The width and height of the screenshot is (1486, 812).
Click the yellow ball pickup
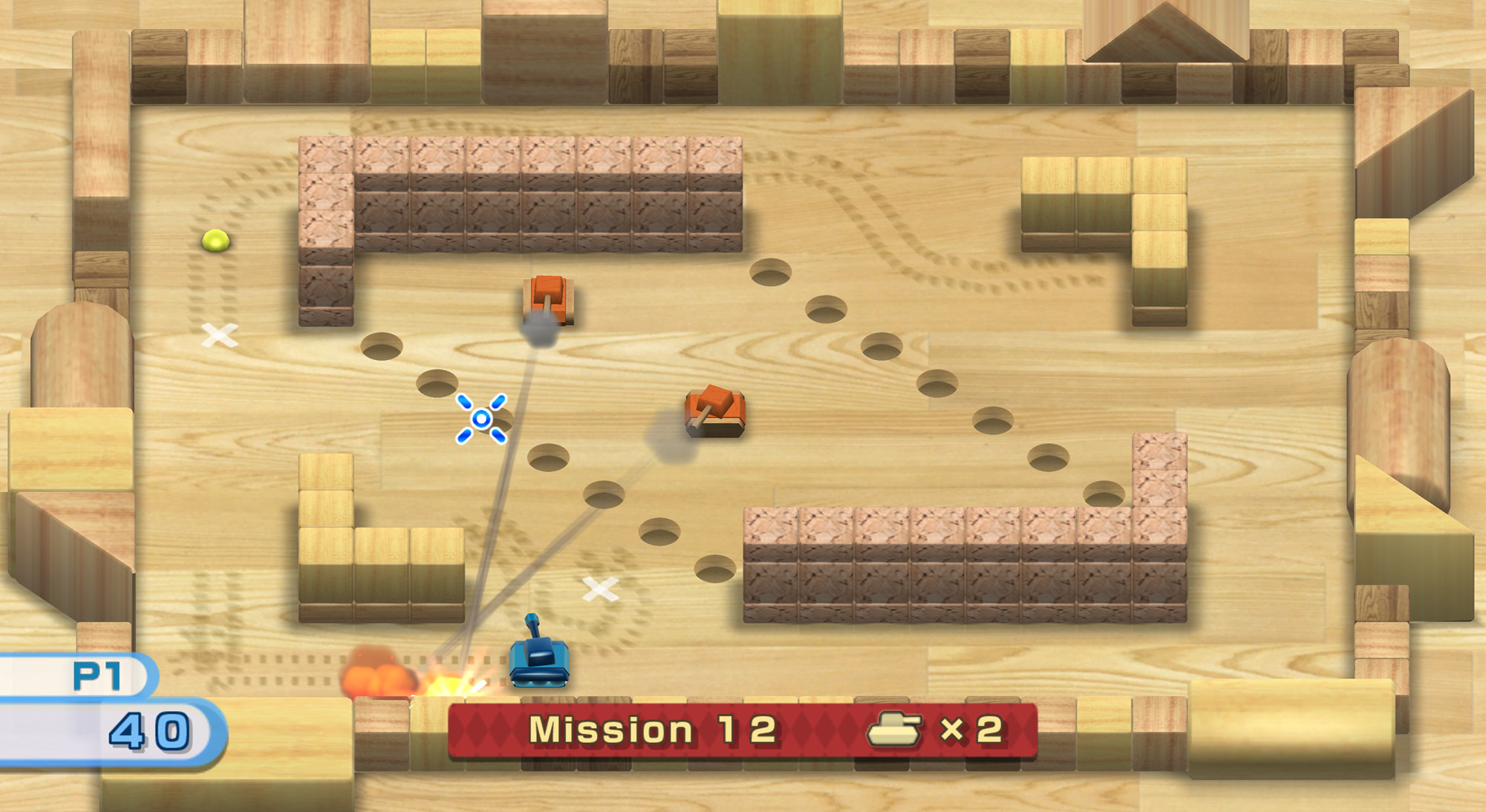point(215,239)
